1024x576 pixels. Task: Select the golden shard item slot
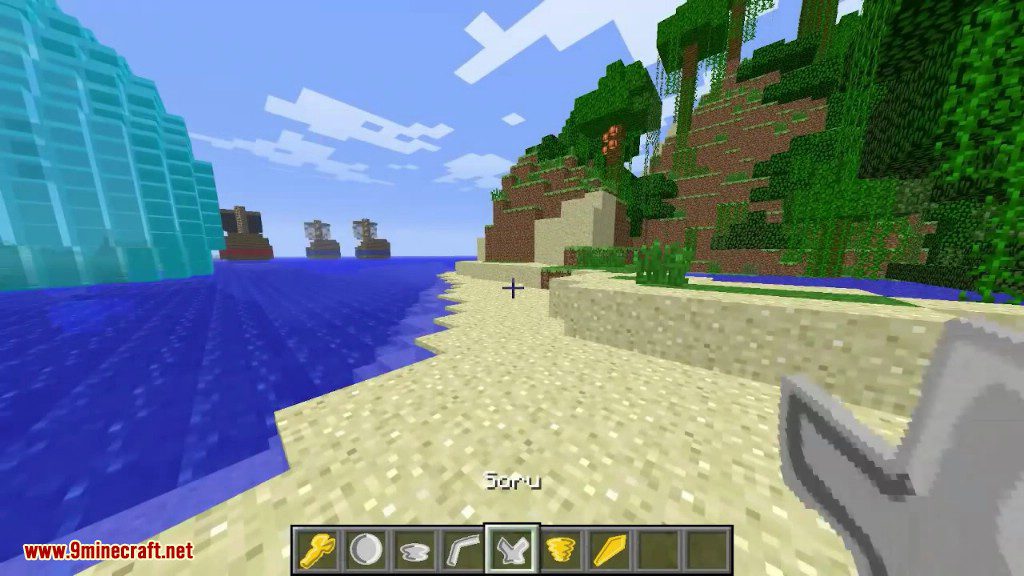(609, 549)
